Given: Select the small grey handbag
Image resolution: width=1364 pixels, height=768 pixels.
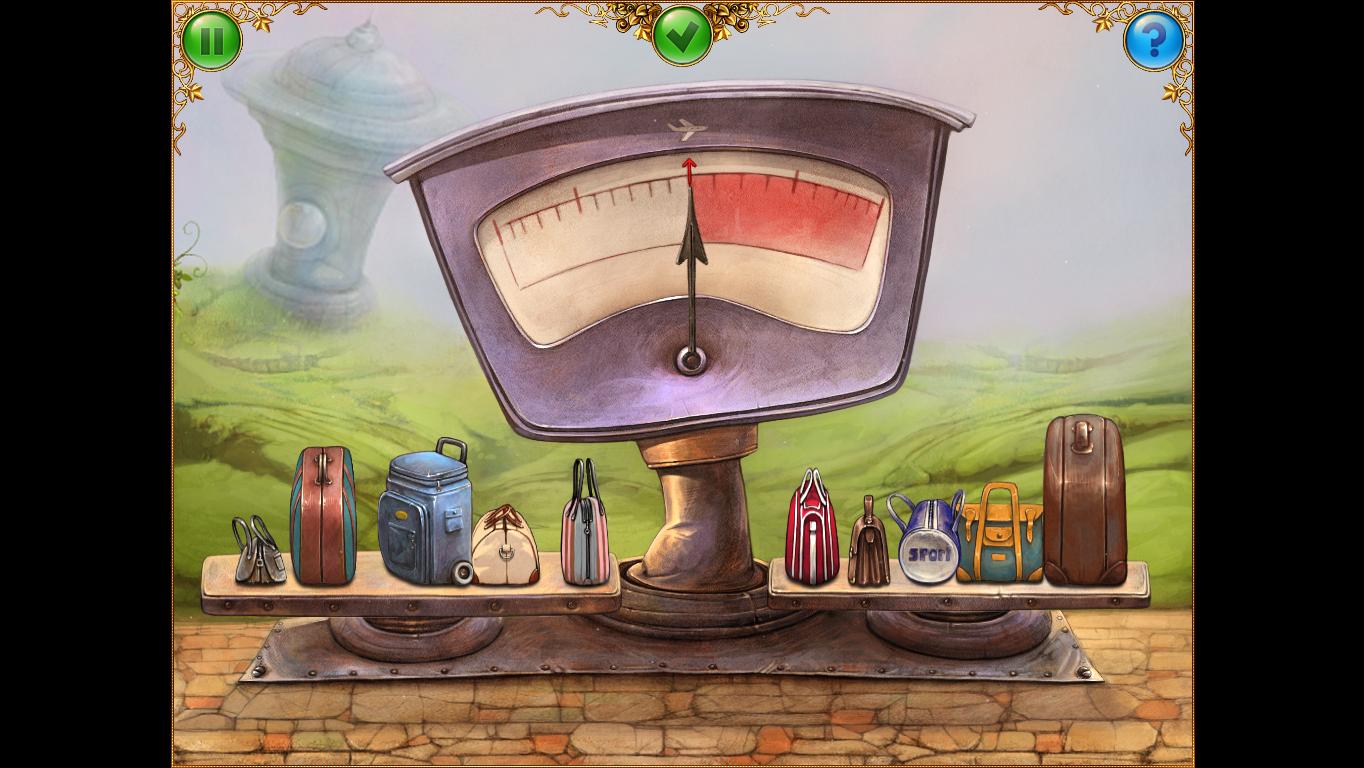Looking at the screenshot, I should pos(257,552).
